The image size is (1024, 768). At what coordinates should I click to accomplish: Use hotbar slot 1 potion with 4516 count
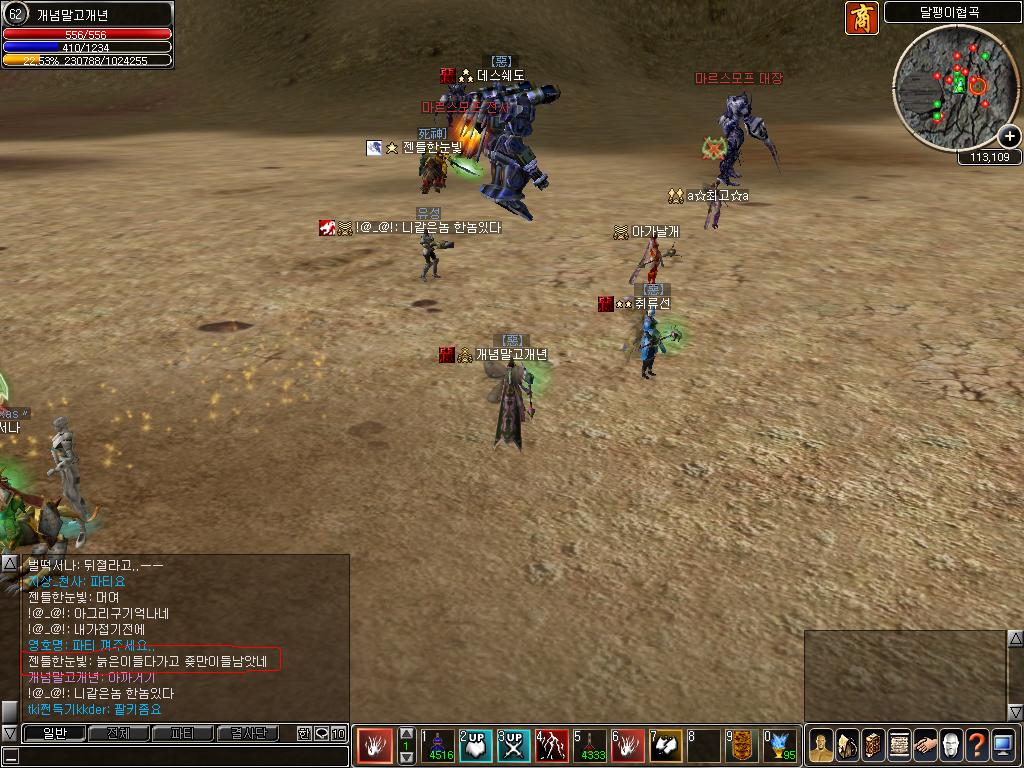(437, 746)
